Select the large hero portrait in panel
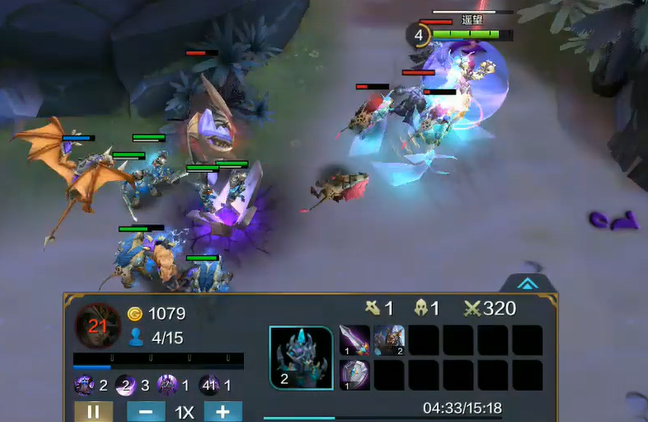Screen dimensions: 648x422 point(301,357)
